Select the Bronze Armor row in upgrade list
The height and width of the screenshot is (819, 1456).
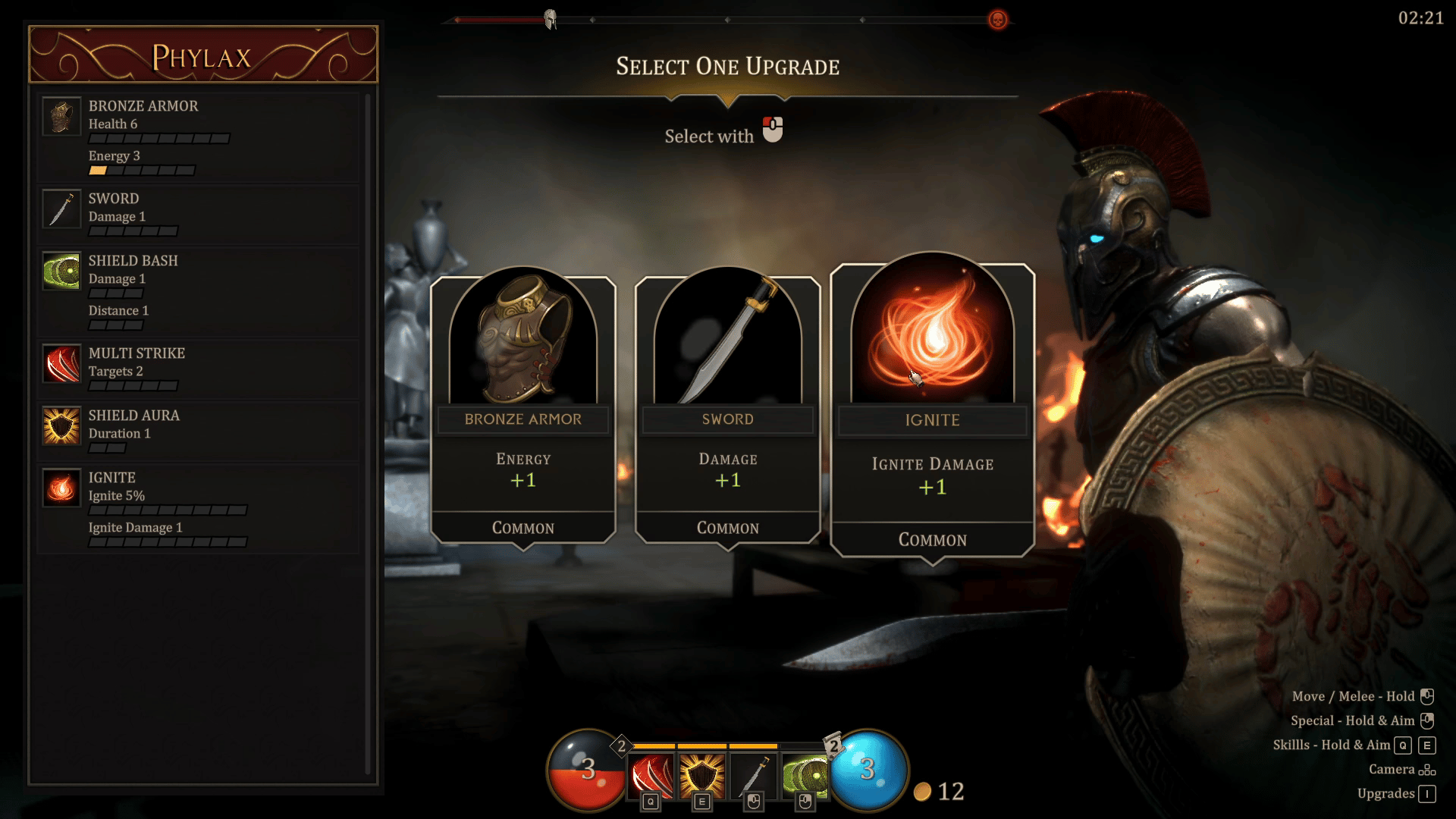coord(199,137)
